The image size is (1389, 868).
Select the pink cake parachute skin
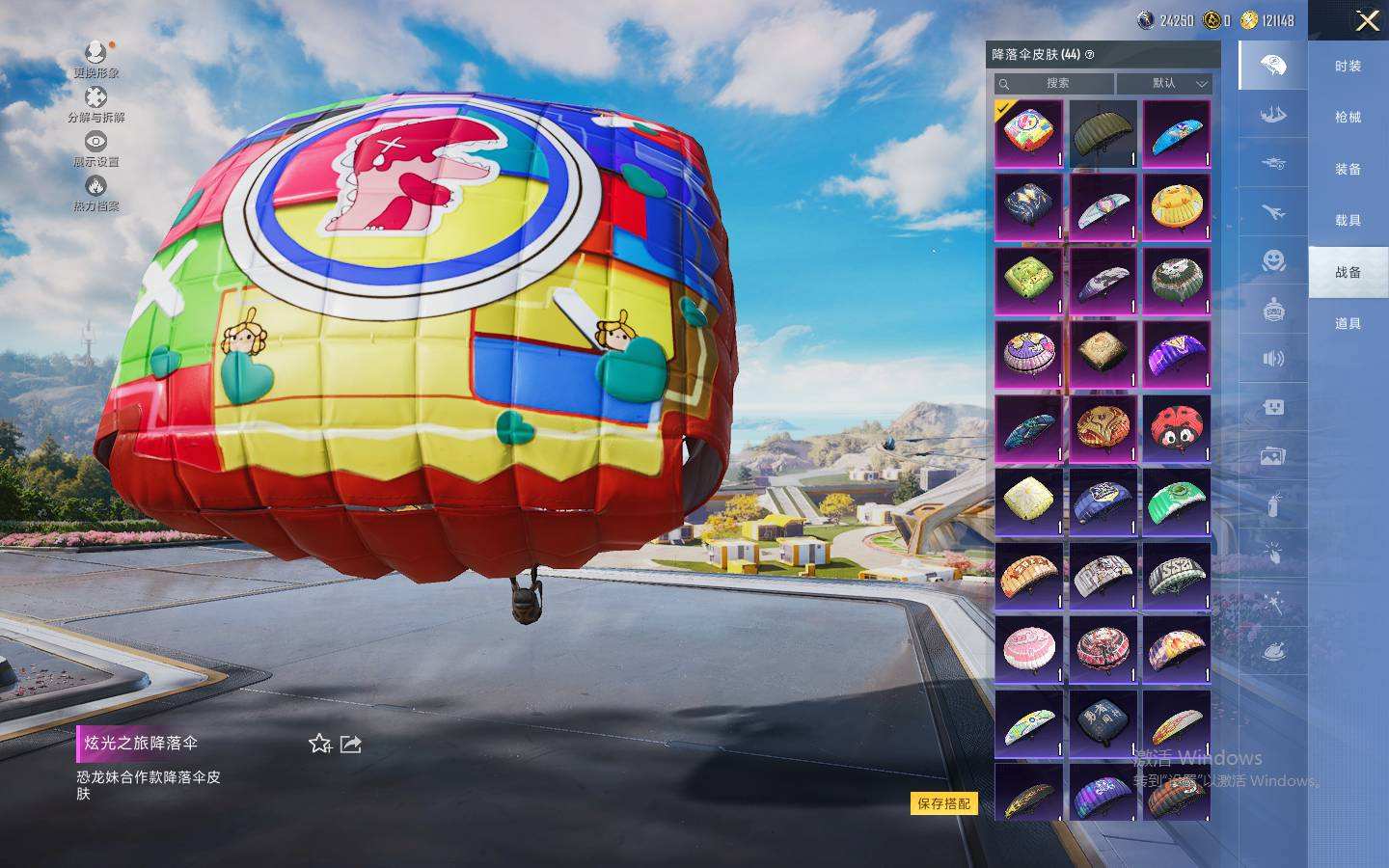coord(1028,649)
